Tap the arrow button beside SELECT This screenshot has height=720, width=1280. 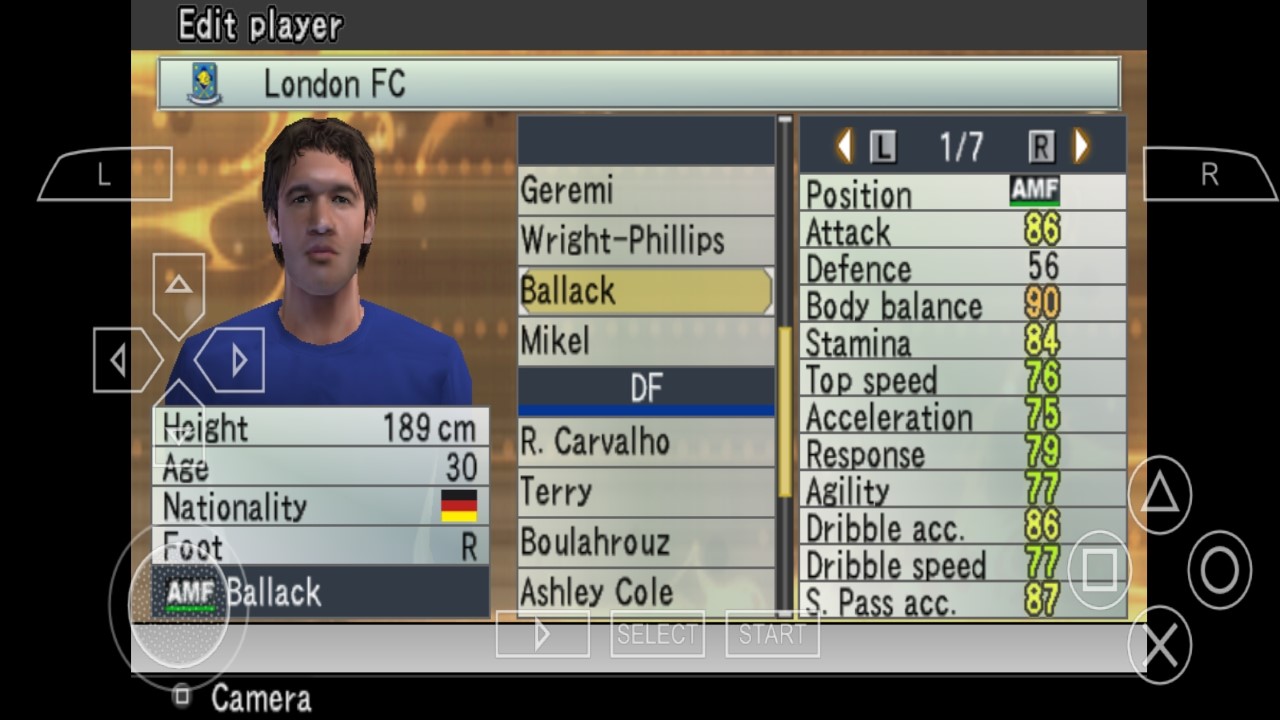tap(541, 633)
